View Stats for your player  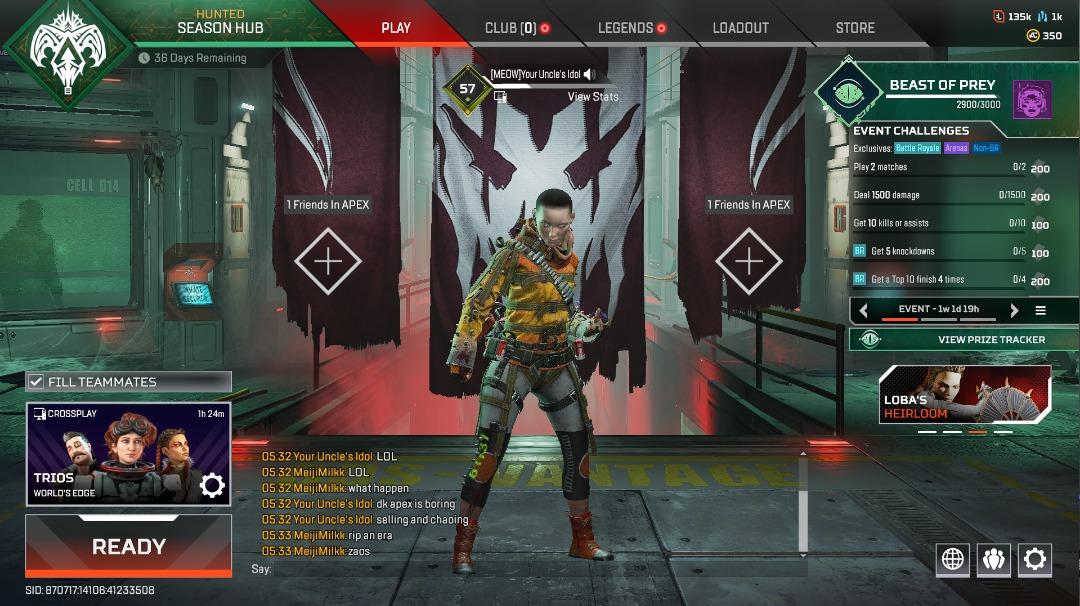pyautogui.click(x=593, y=97)
